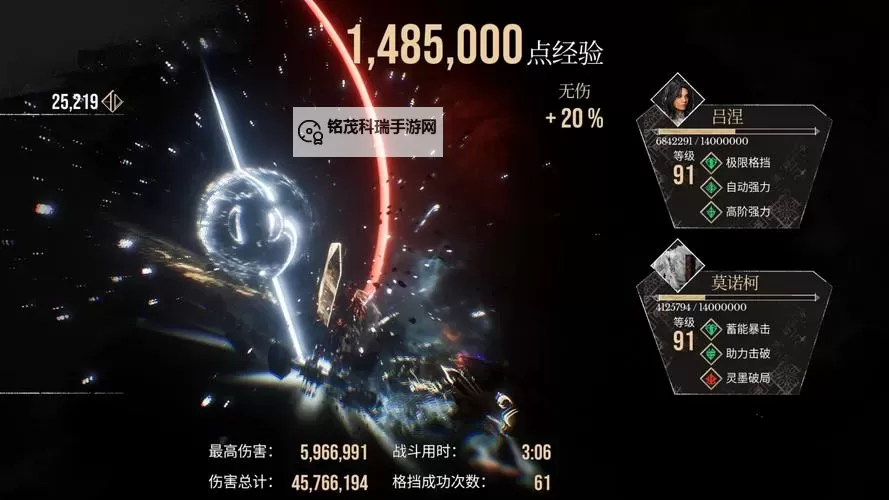Select the 吕涅 character portrait
Screen dimensions: 889x500
672,98
